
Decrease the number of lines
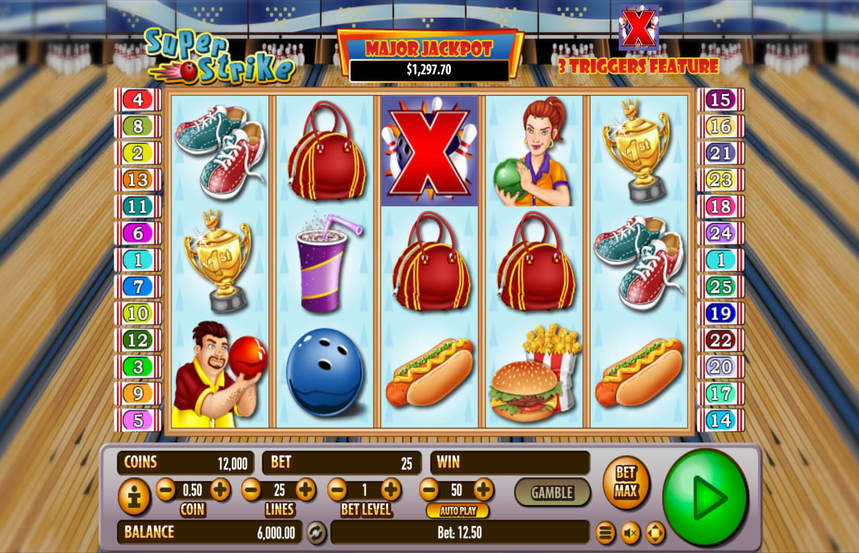click(x=251, y=490)
